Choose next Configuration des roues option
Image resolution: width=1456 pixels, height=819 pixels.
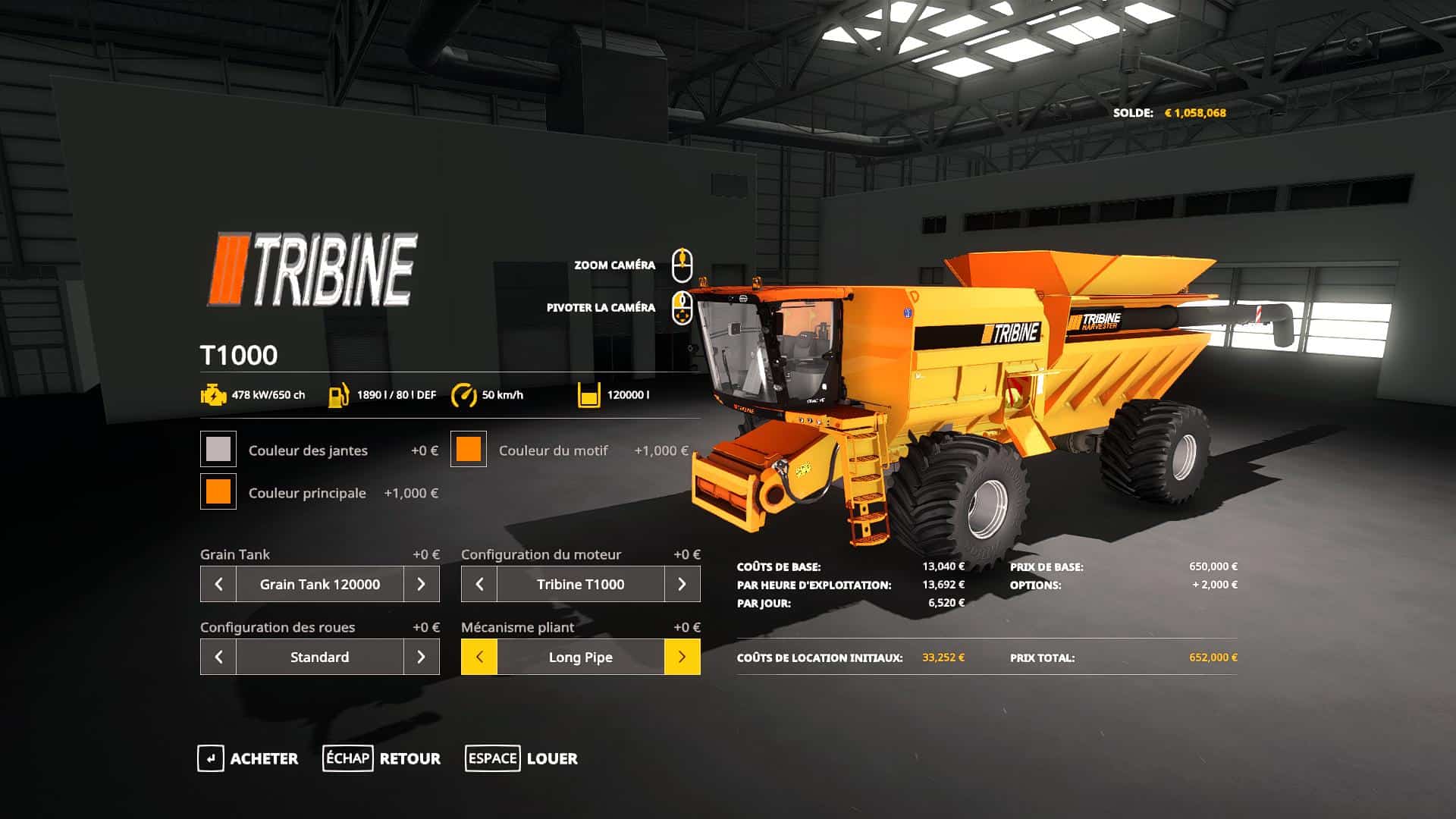422,657
